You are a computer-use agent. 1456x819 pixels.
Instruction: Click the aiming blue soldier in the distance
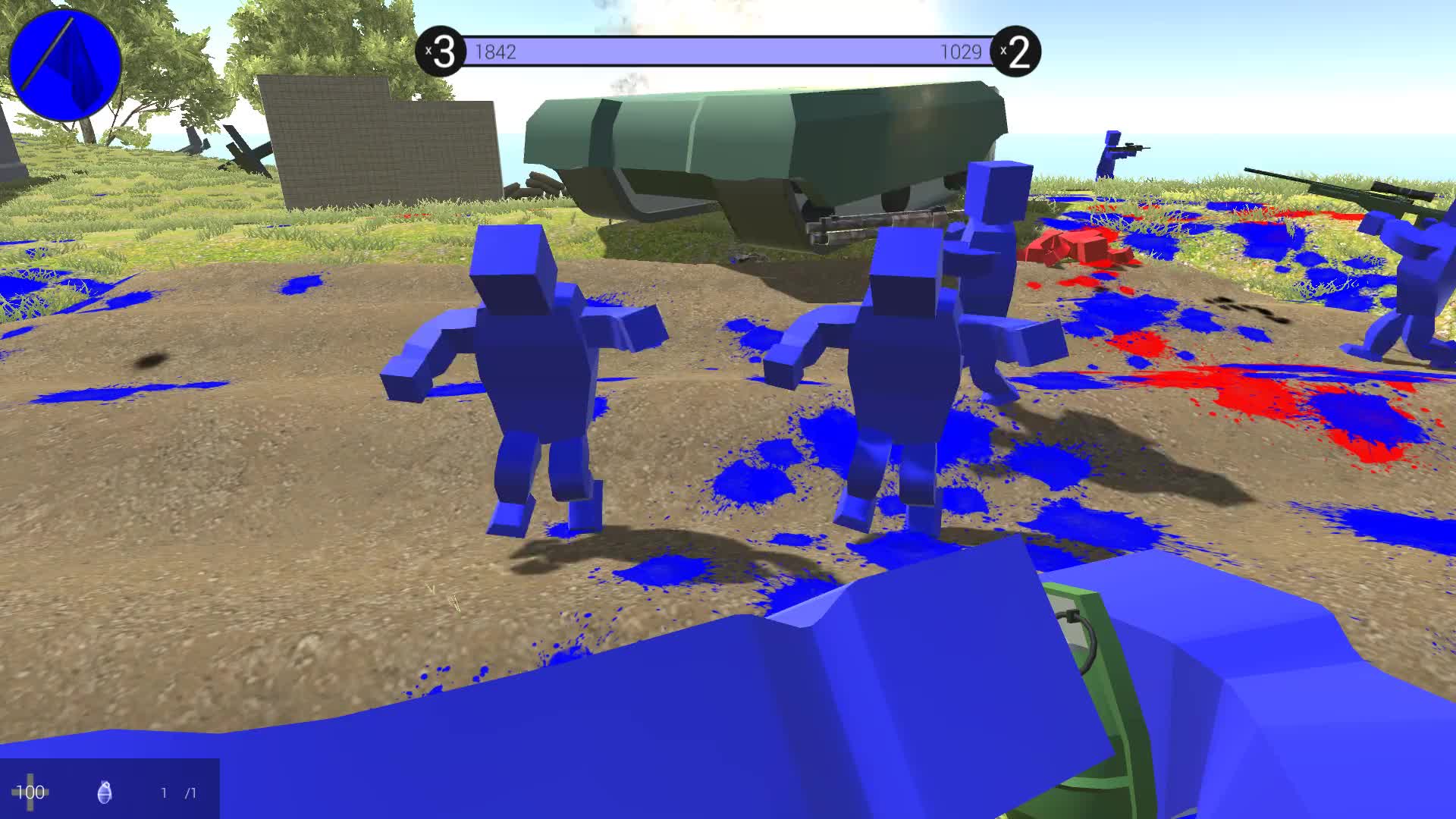tap(1111, 148)
